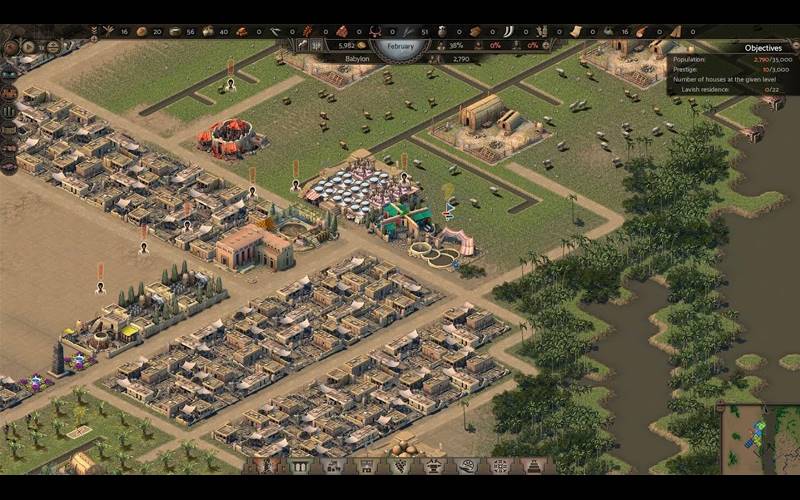
Task: Select the grapes food build category
Action: [400, 466]
